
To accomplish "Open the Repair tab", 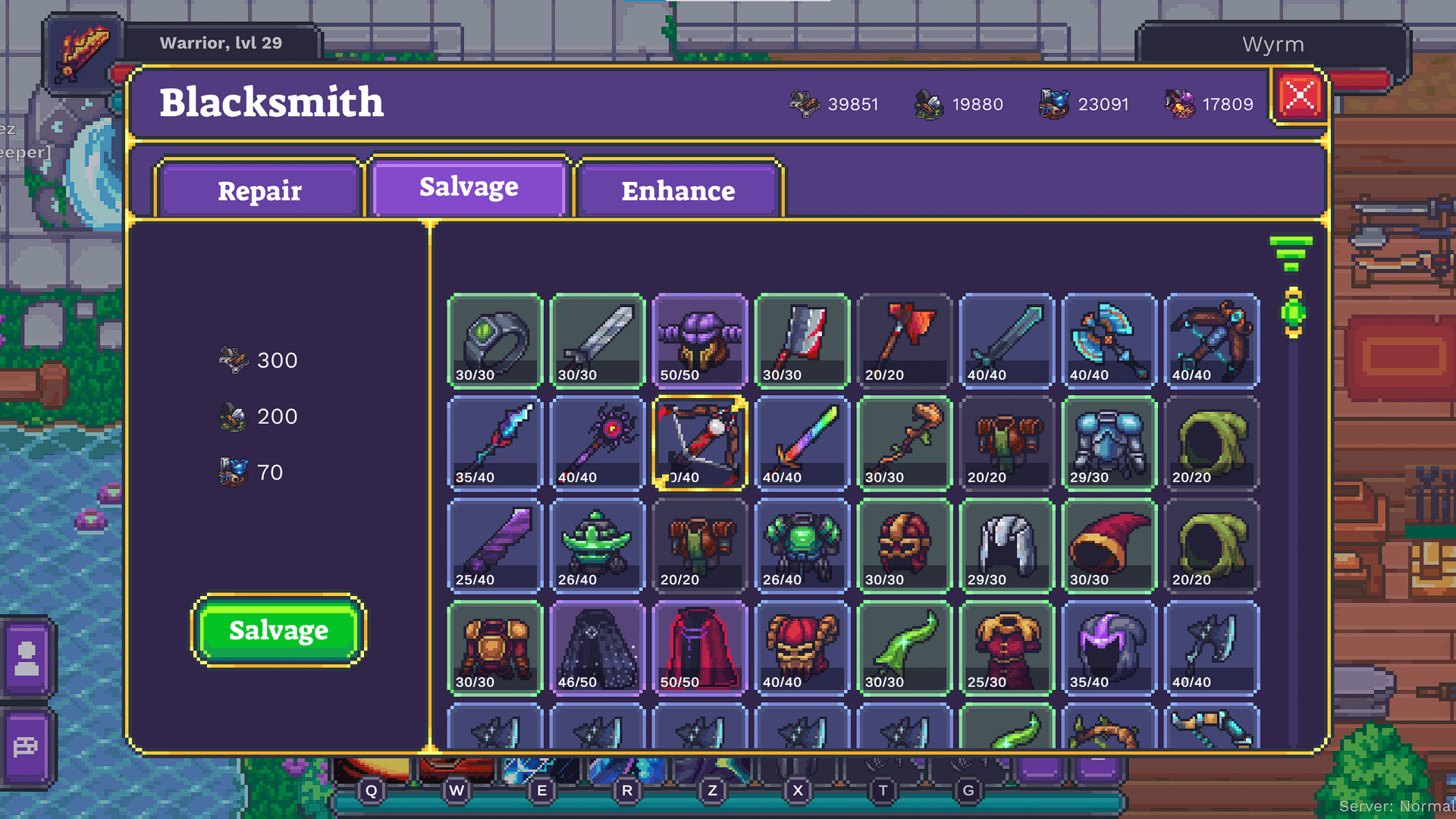I will [259, 190].
